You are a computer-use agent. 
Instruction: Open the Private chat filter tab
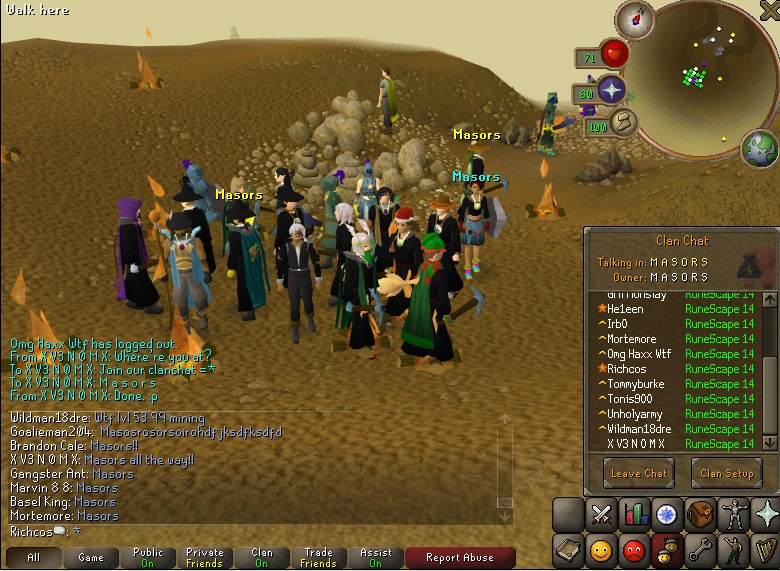click(x=205, y=557)
